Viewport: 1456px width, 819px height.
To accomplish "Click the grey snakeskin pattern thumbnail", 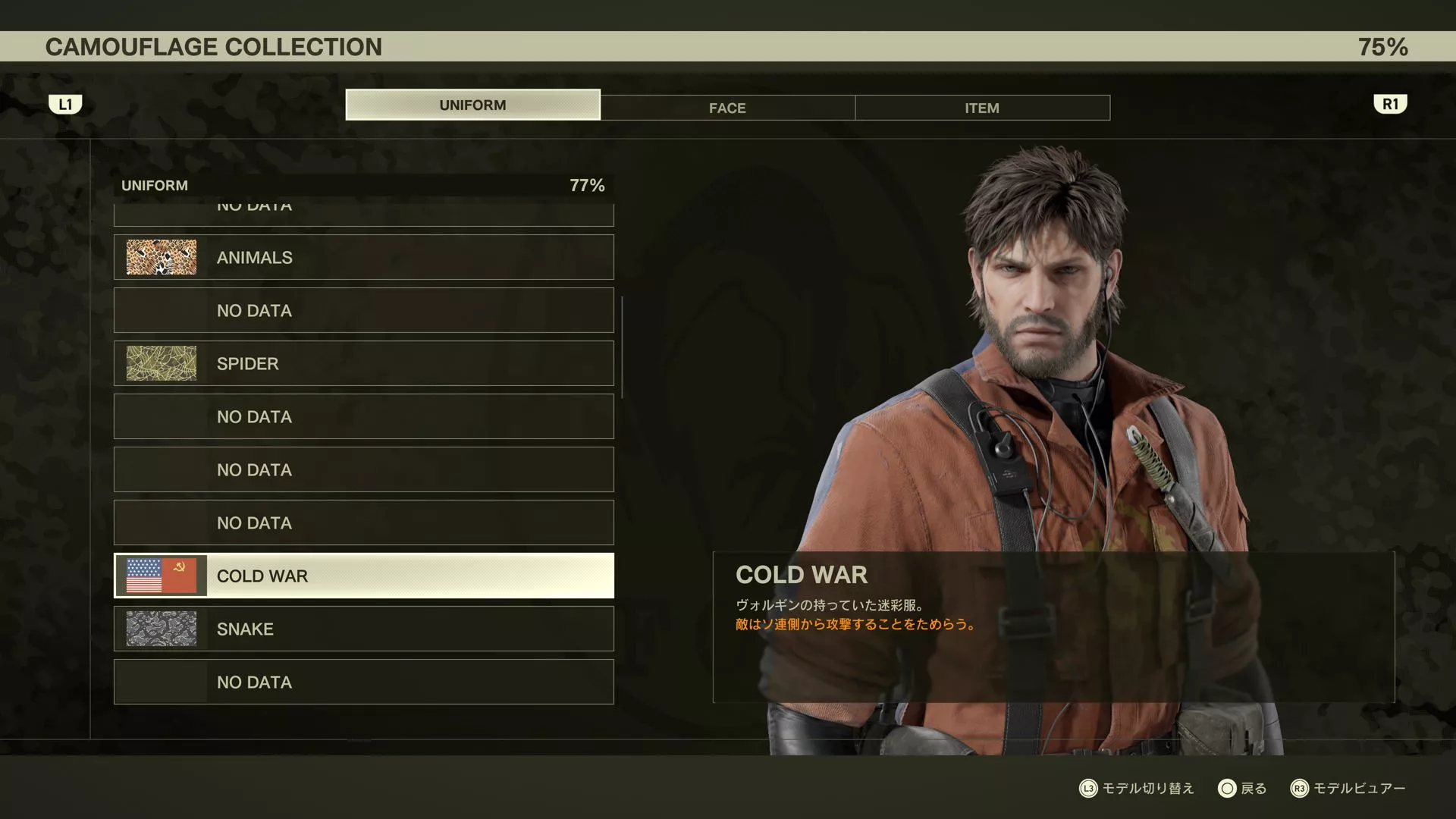I will click(x=161, y=629).
